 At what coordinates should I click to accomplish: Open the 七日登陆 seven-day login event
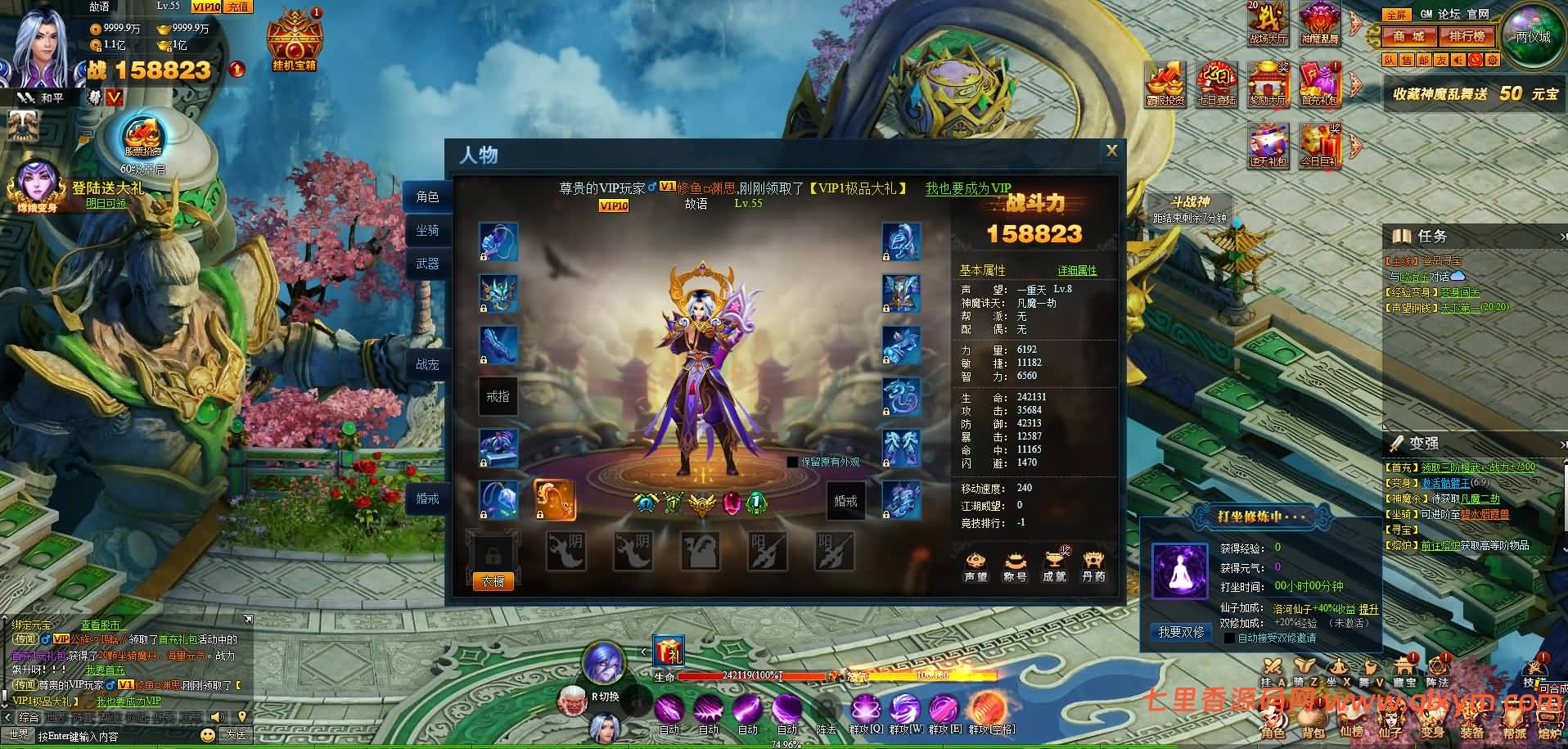pos(1216,85)
